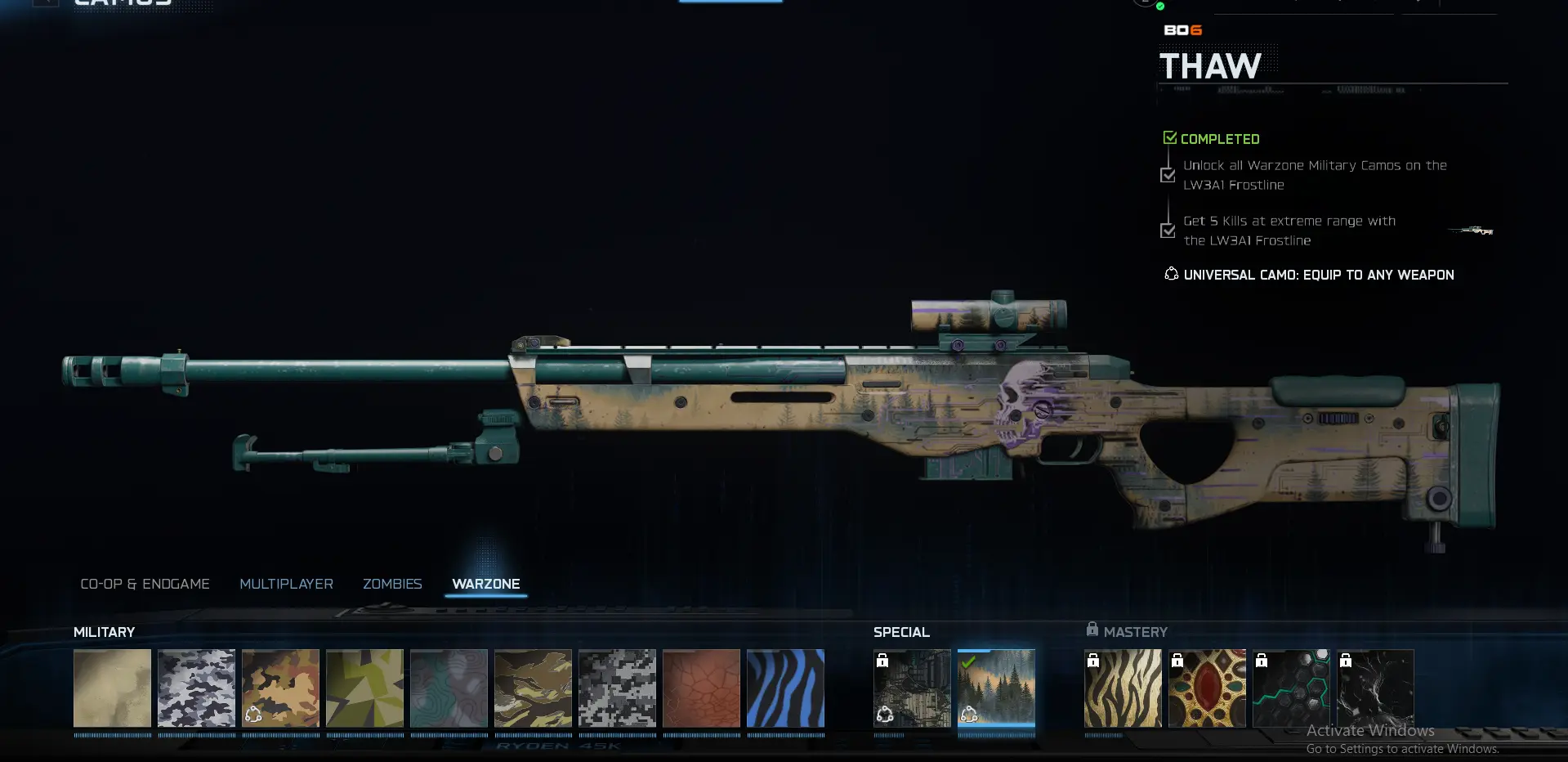Click the lock on the zebra-stripe Mastery camo
1568x762 pixels.
click(1094, 661)
